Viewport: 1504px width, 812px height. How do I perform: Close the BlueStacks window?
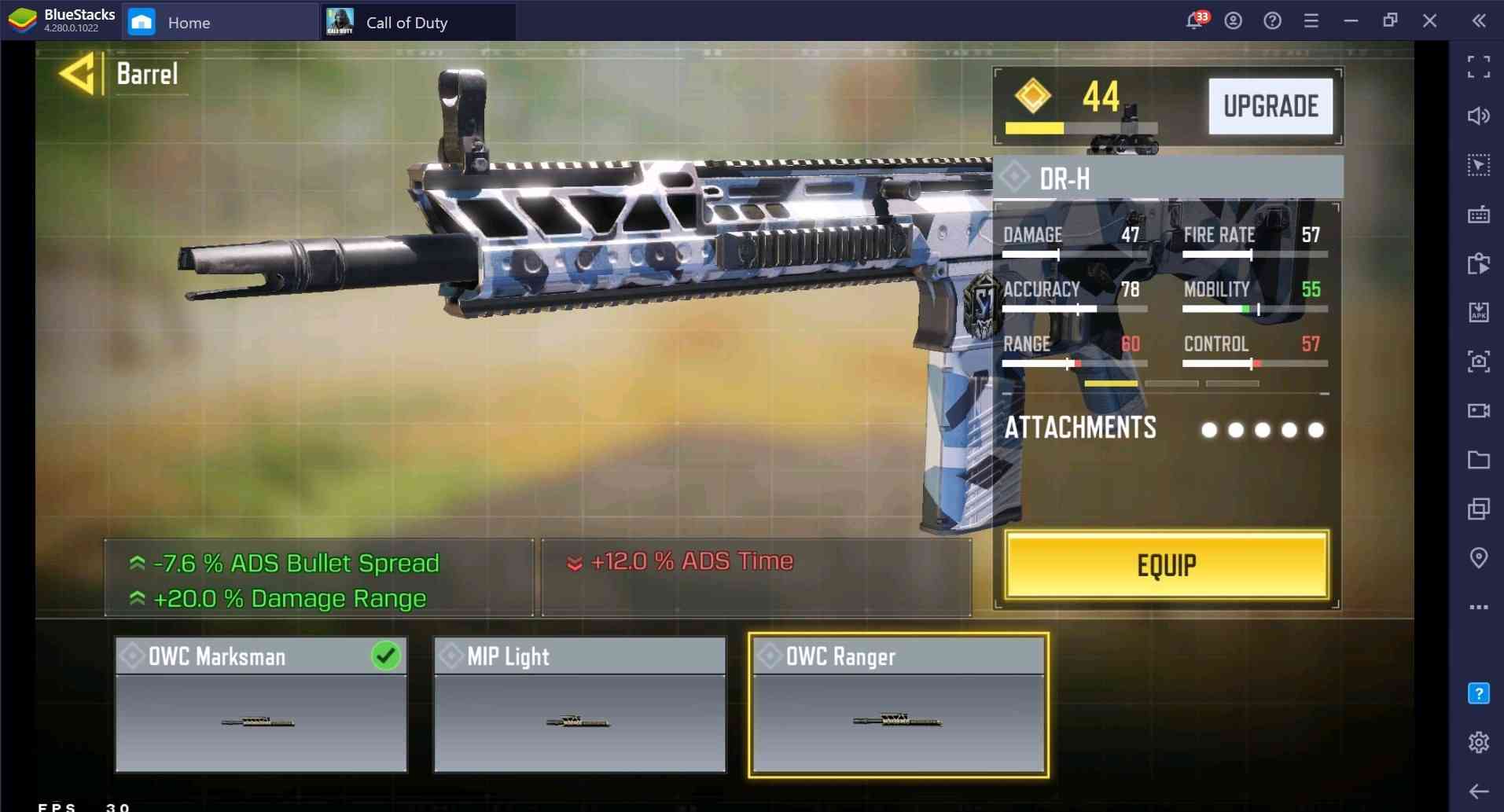click(1429, 21)
